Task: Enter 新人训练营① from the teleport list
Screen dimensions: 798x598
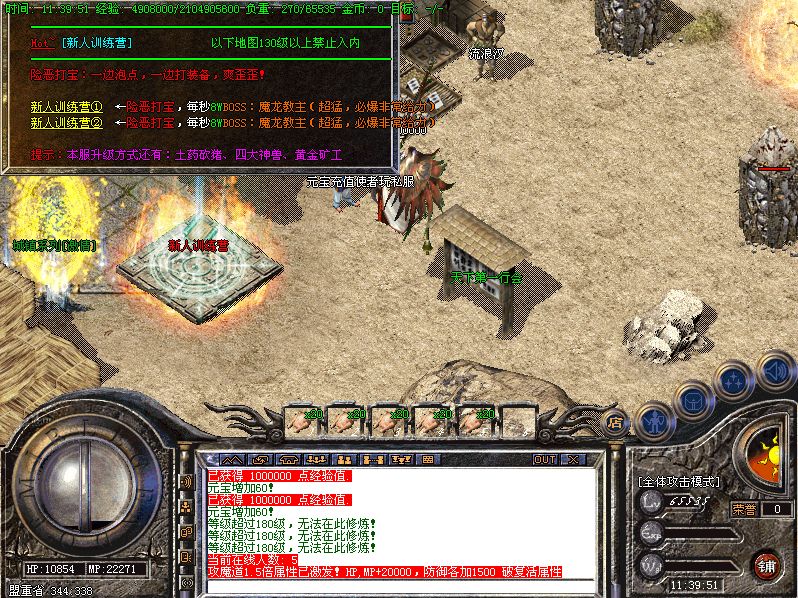Action: point(66,106)
